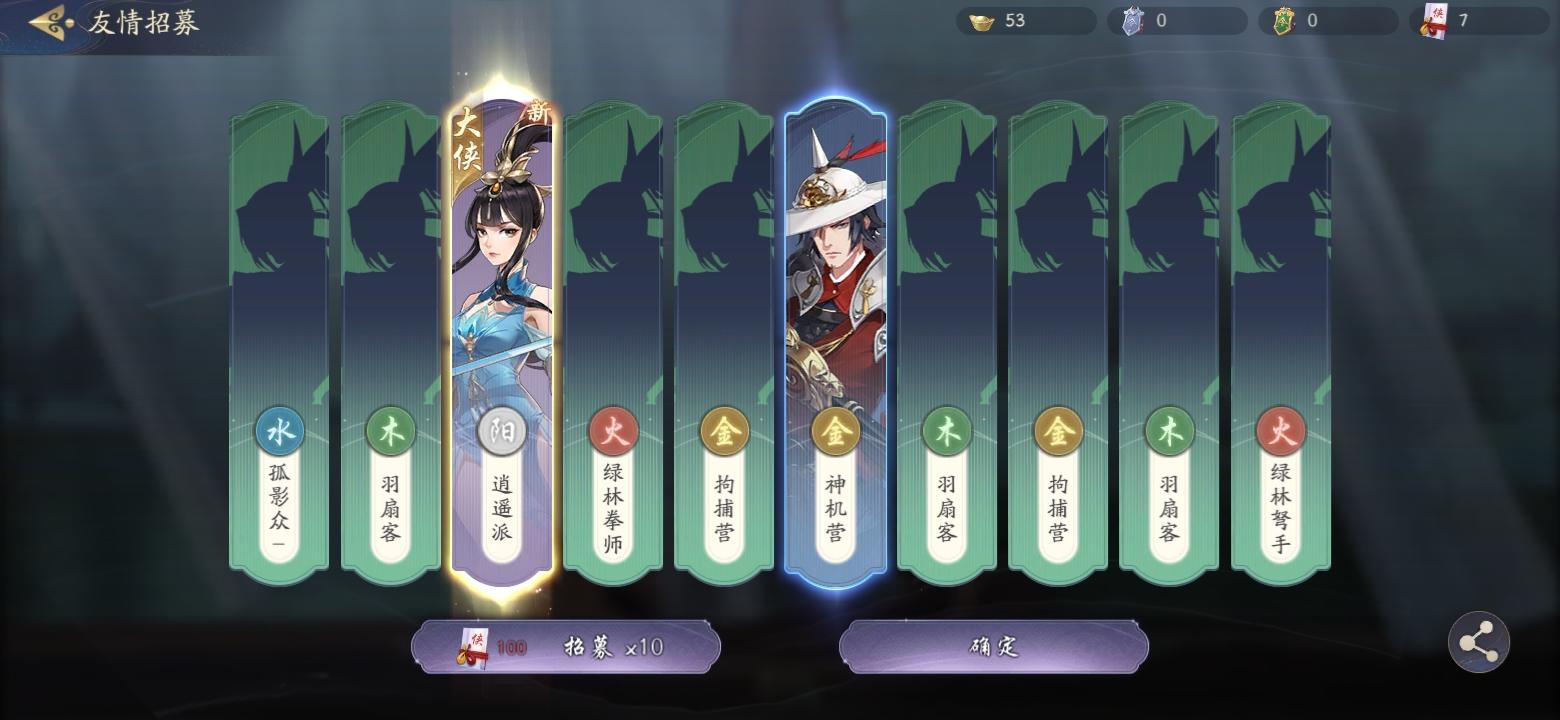The image size is (1560, 720).
Task: Tap the 水 water element icon on 孤影众 card
Action: [x=279, y=430]
